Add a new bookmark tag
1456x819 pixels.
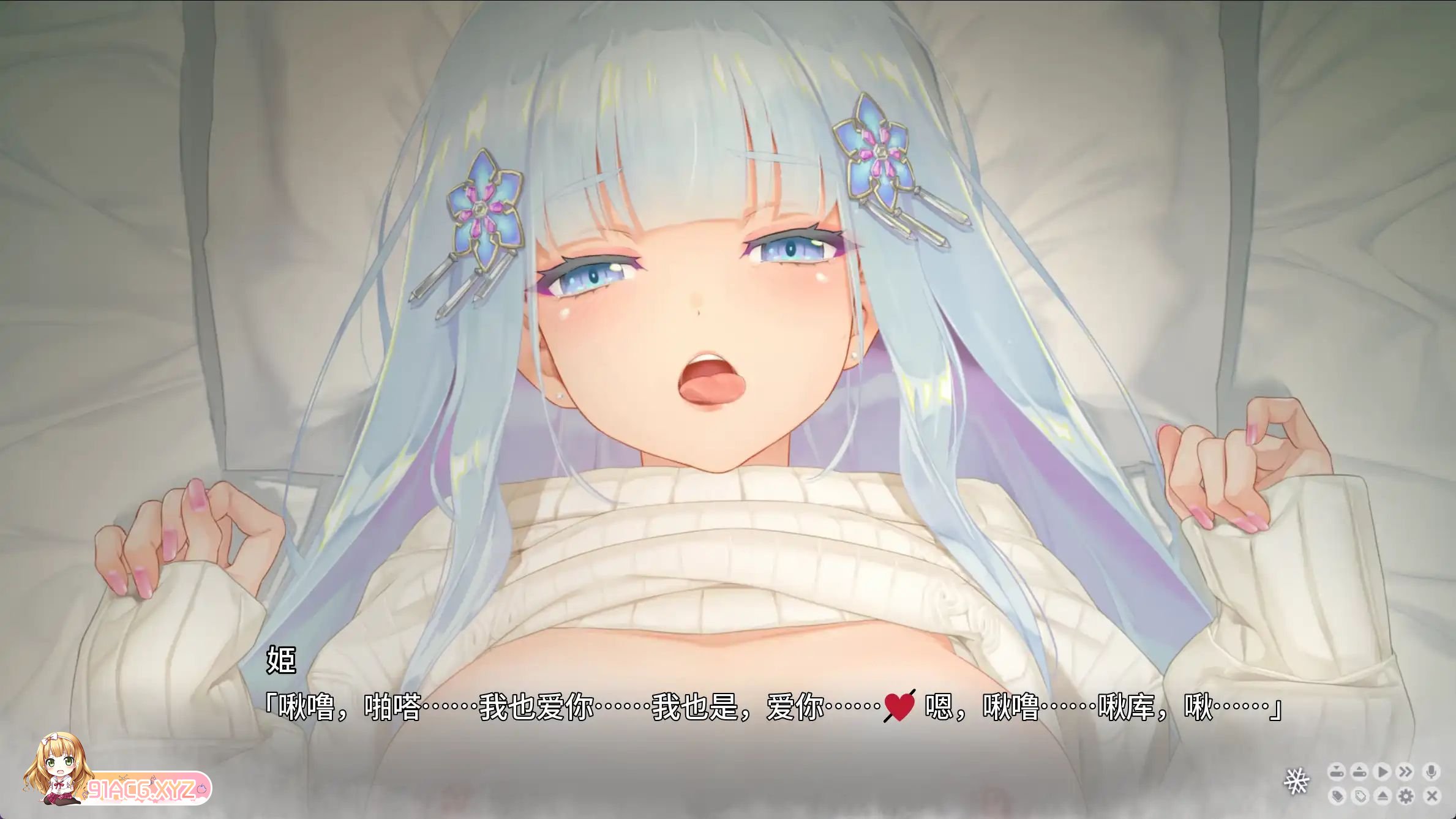tap(1337, 796)
